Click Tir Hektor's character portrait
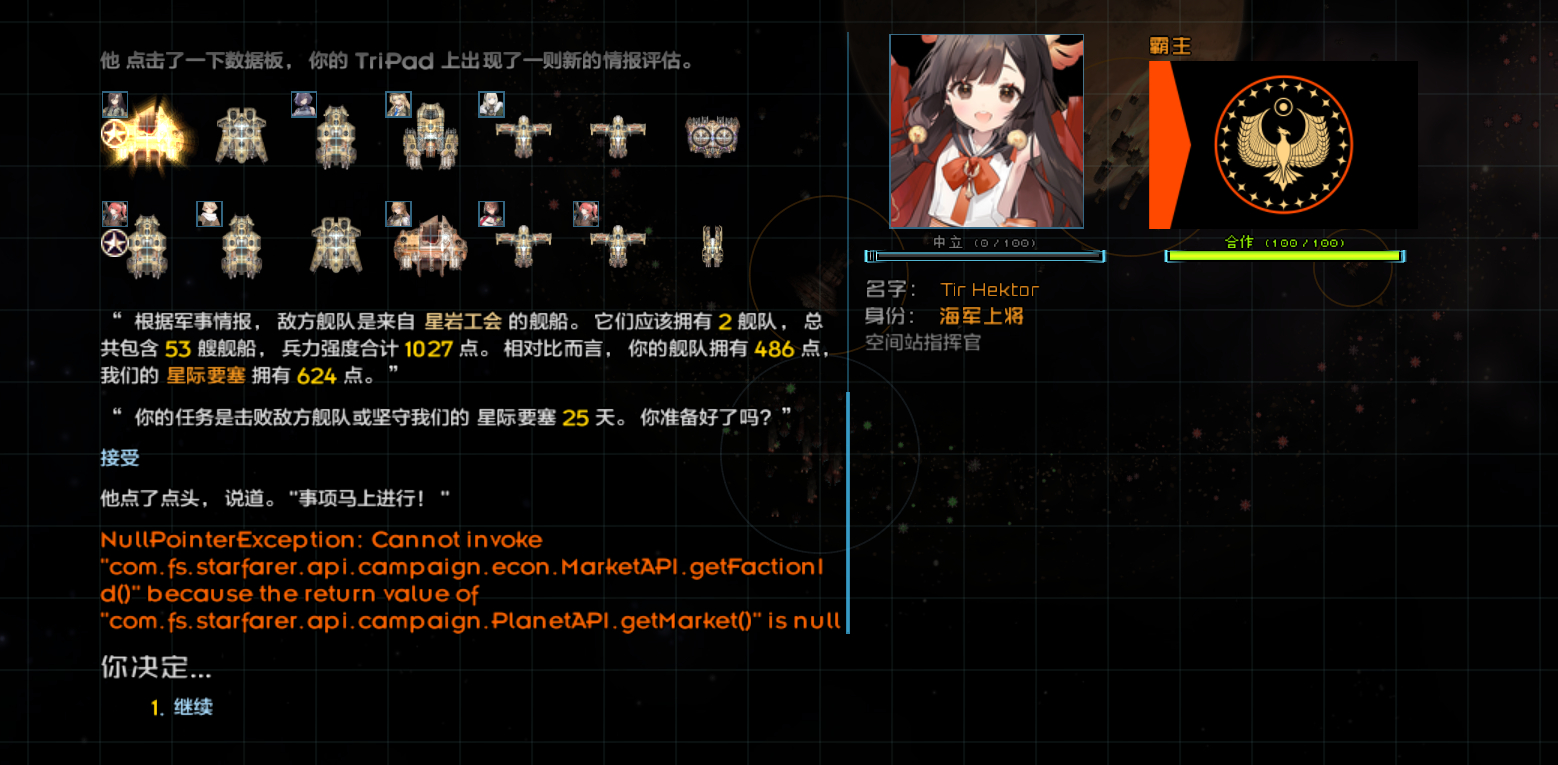This screenshot has width=1558, height=765. [985, 130]
